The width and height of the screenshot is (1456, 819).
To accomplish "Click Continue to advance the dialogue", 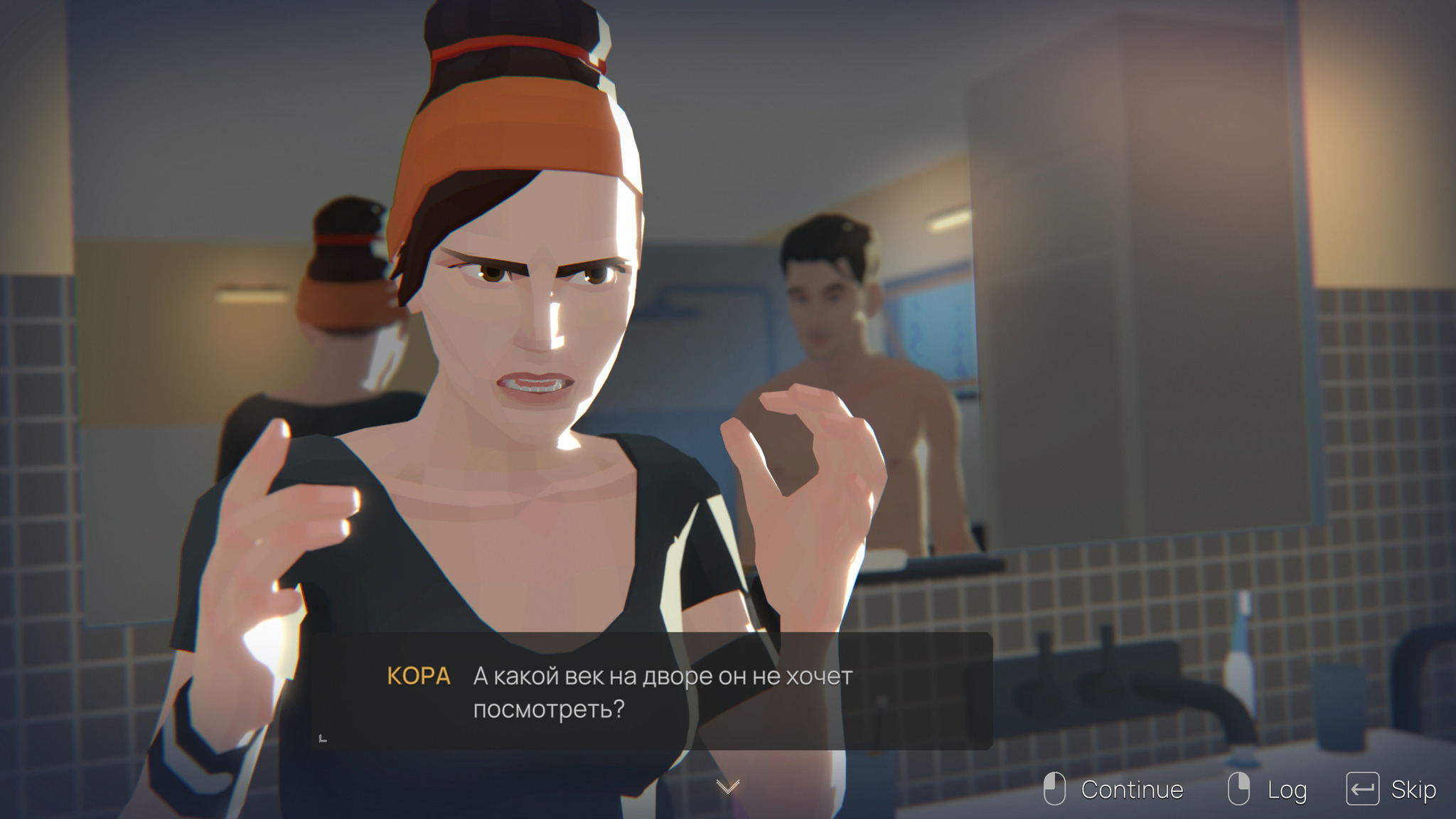I will [1130, 789].
